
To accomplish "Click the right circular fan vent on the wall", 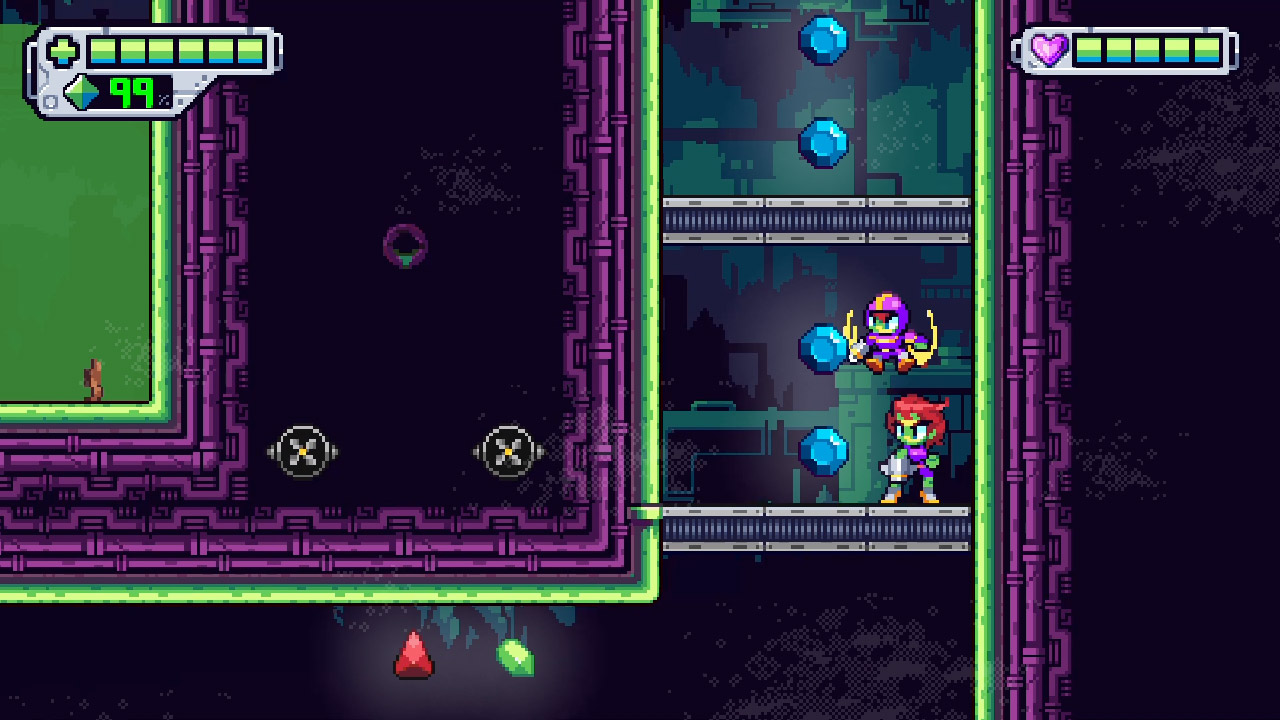I will coord(508,452).
